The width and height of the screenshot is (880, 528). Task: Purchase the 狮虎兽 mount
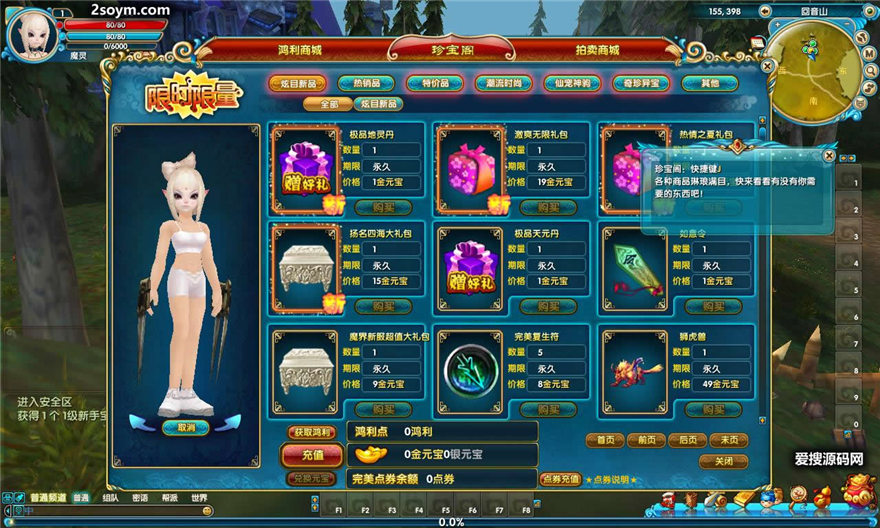click(x=713, y=409)
